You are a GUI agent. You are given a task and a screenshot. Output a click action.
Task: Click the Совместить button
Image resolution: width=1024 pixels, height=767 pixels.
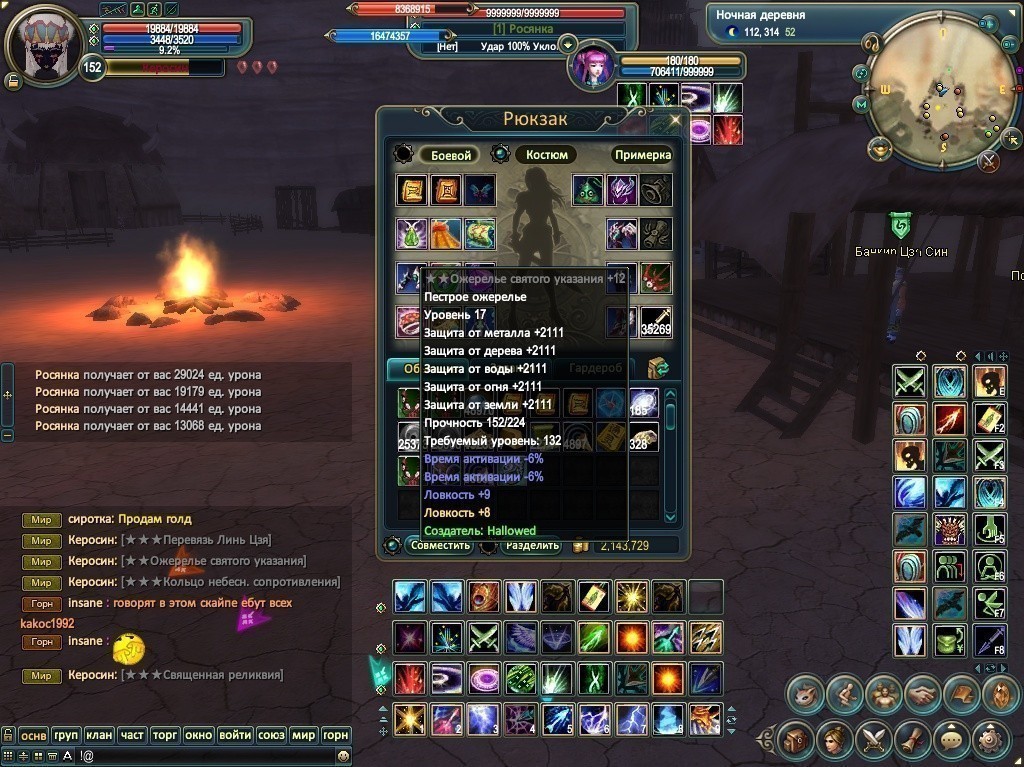point(440,545)
